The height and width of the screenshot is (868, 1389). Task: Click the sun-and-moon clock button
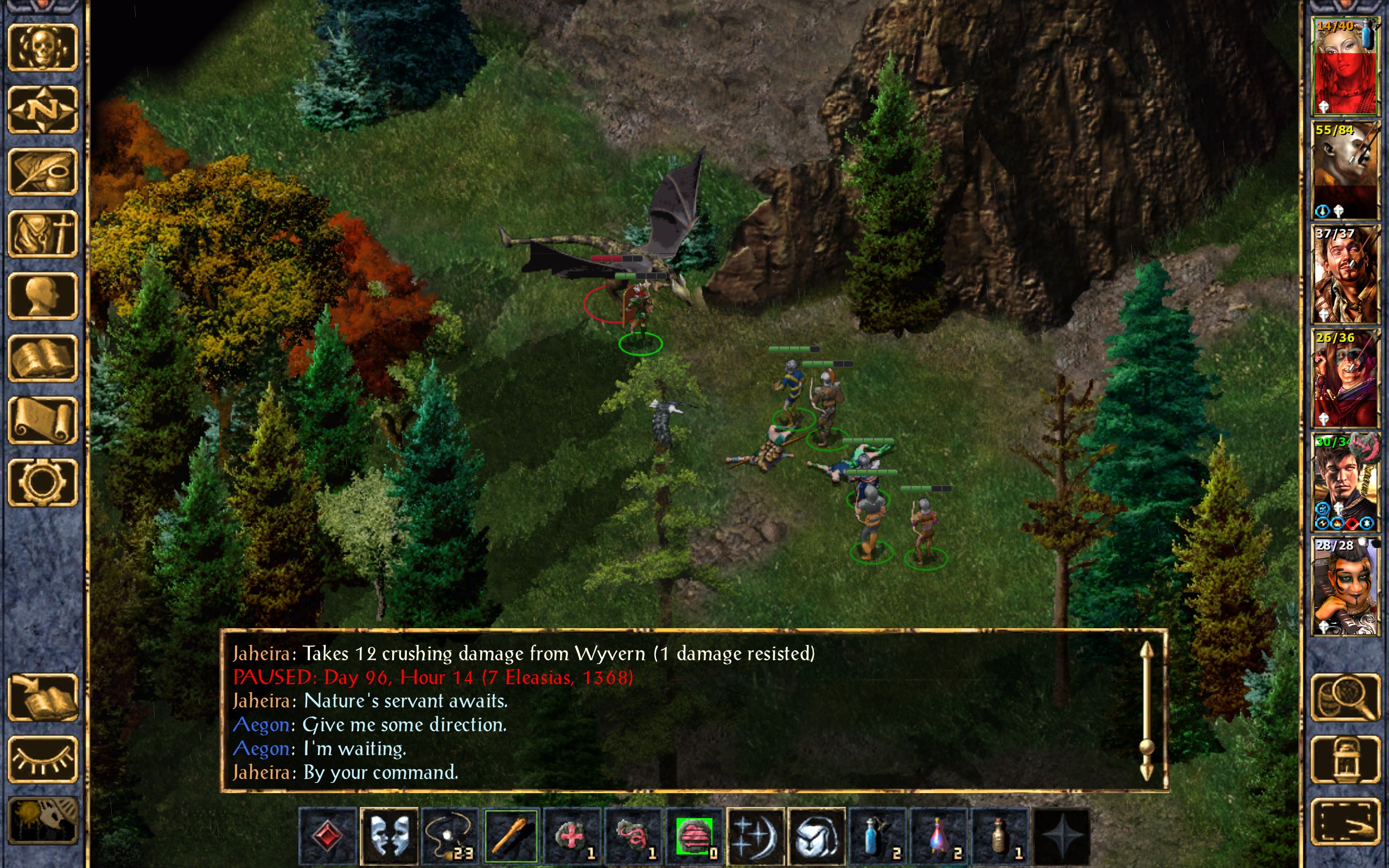pos(43,821)
